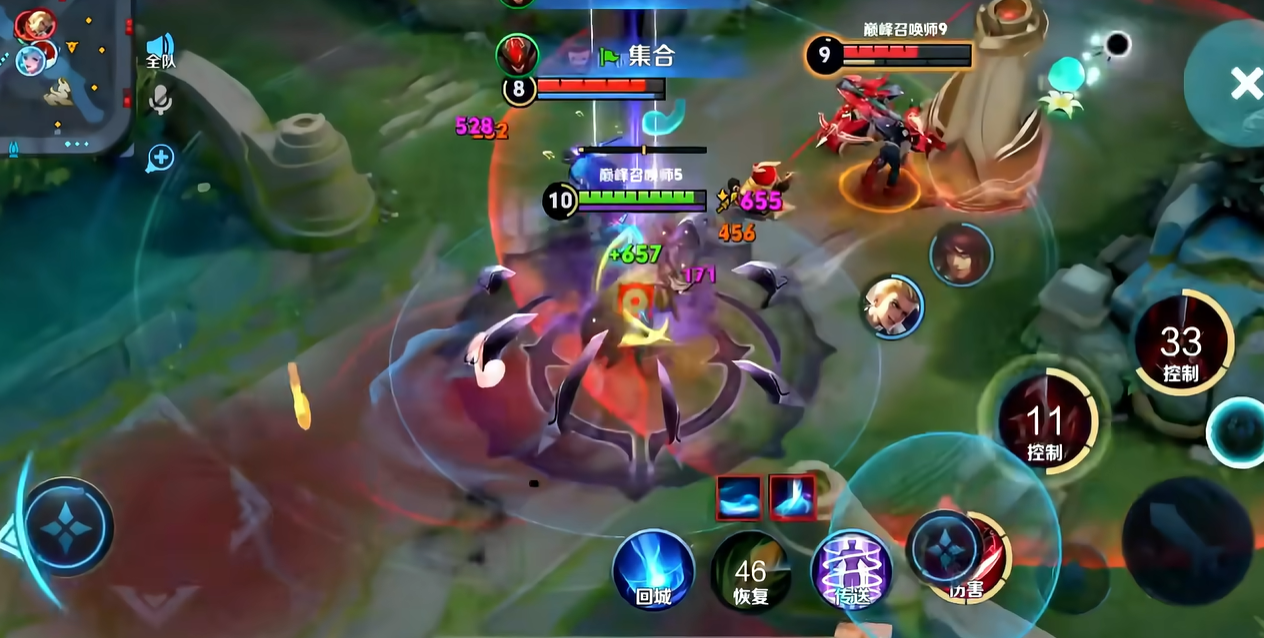The height and width of the screenshot is (638, 1264).
Task: Toggle the muted microphone icon
Action: [x=160, y=99]
